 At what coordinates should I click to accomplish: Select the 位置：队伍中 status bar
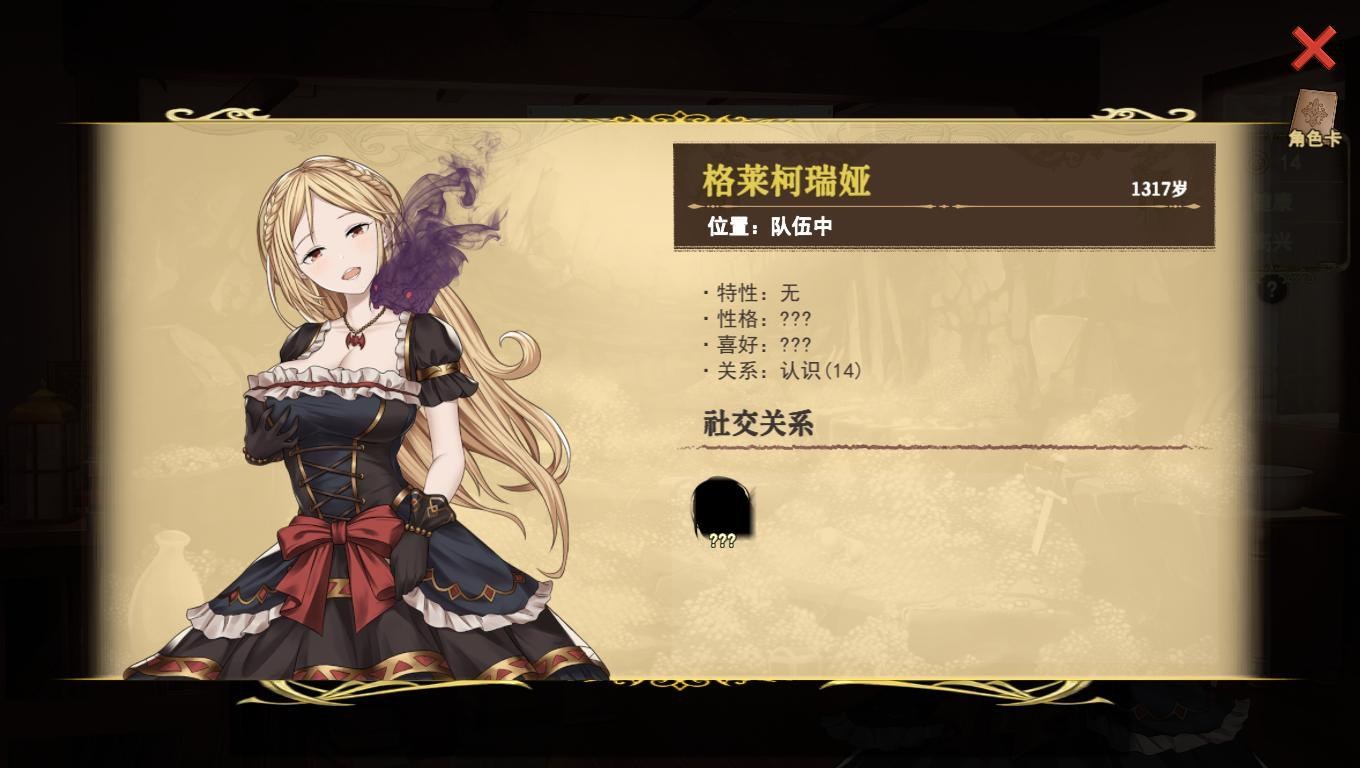click(x=770, y=225)
